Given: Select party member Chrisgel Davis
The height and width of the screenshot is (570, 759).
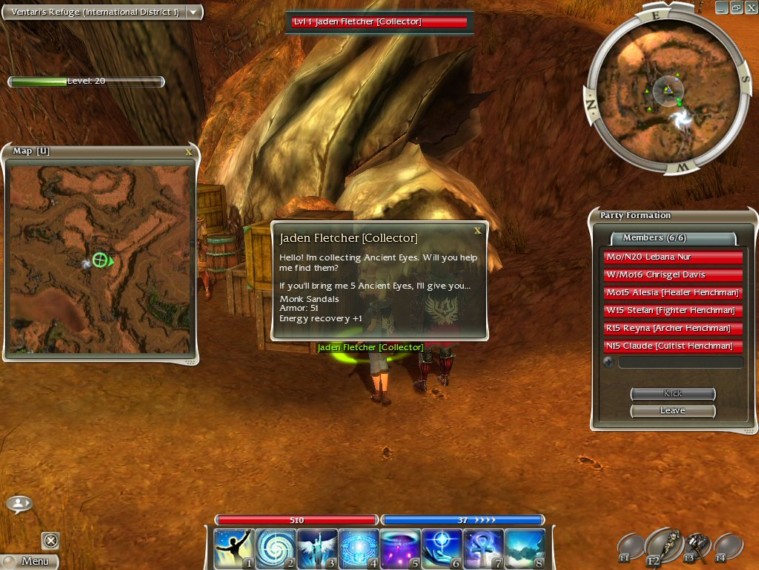Looking at the screenshot, I should [x=673, y=275].
